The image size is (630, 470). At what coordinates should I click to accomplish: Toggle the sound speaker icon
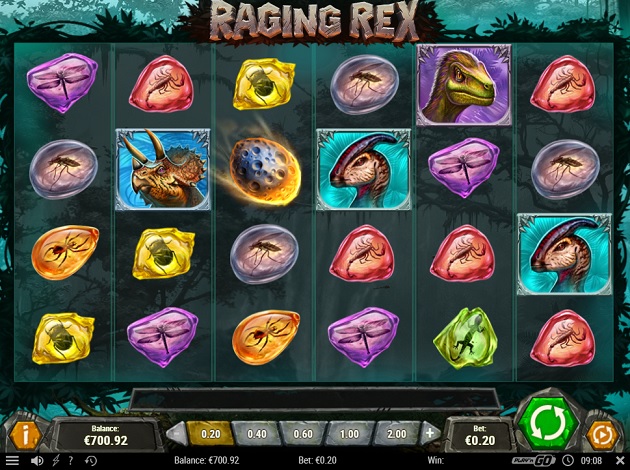(x=37, y=461)
